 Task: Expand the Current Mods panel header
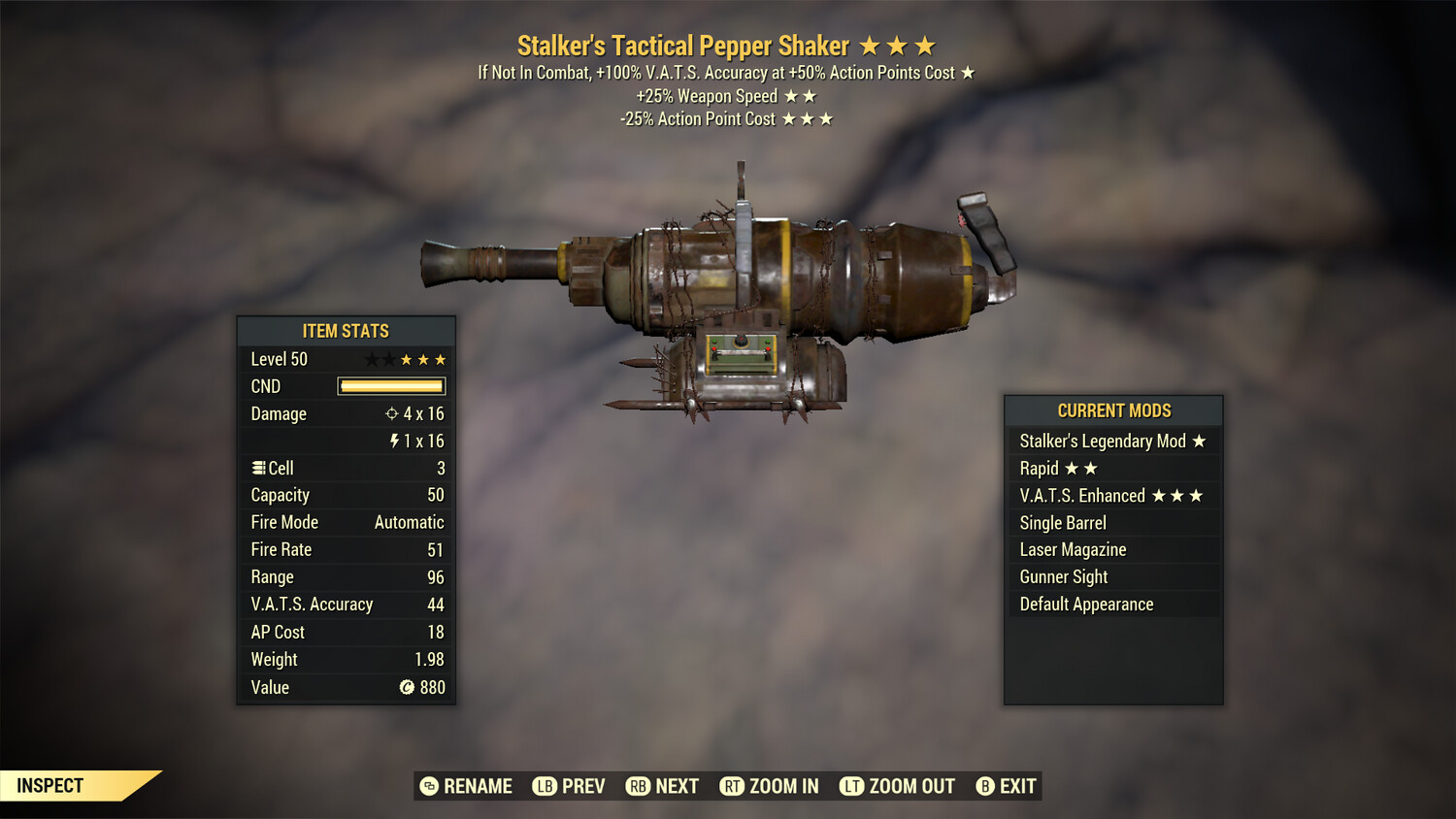pos(1112,410)
